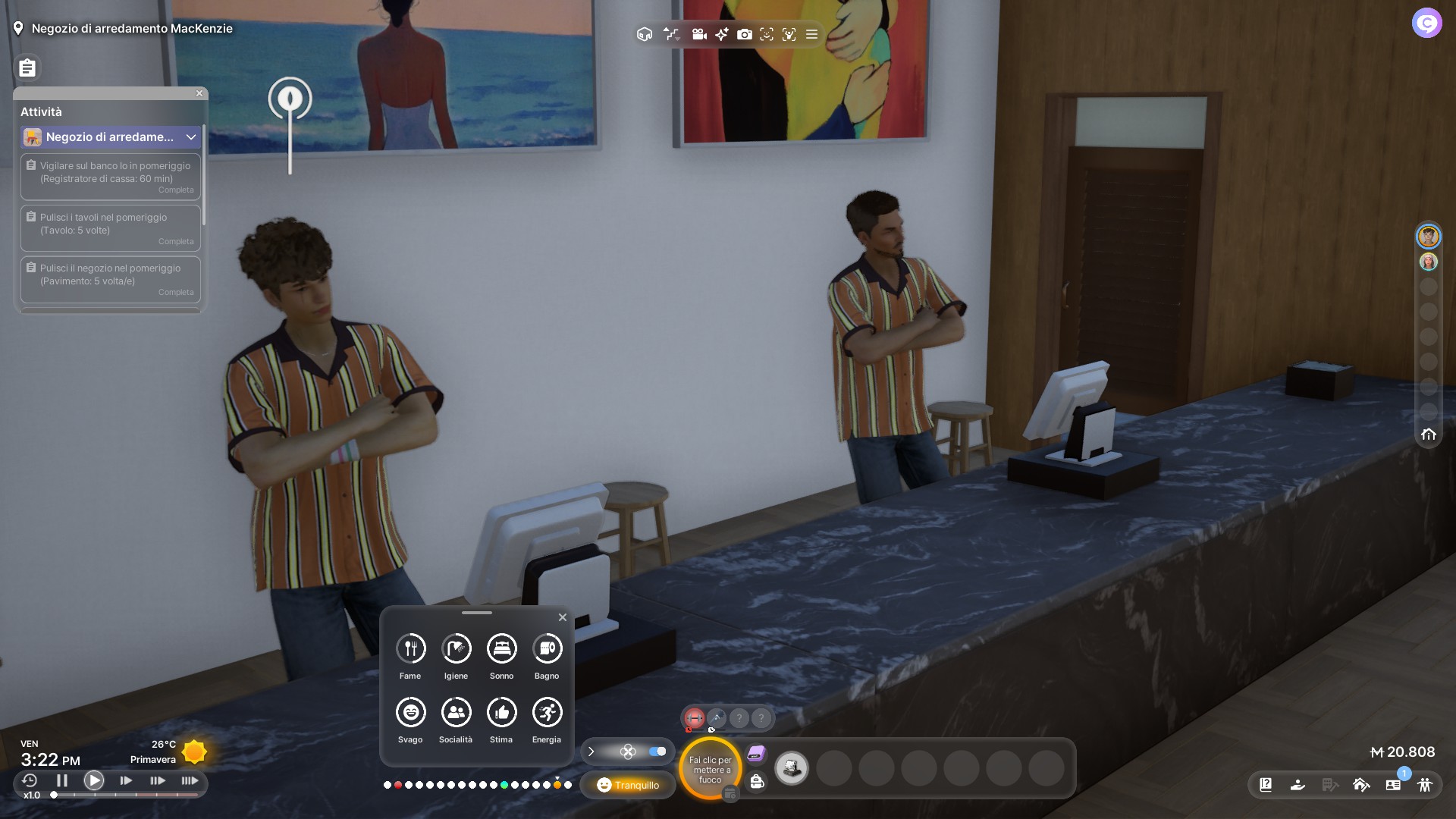Open the backpack inventory

757,781
